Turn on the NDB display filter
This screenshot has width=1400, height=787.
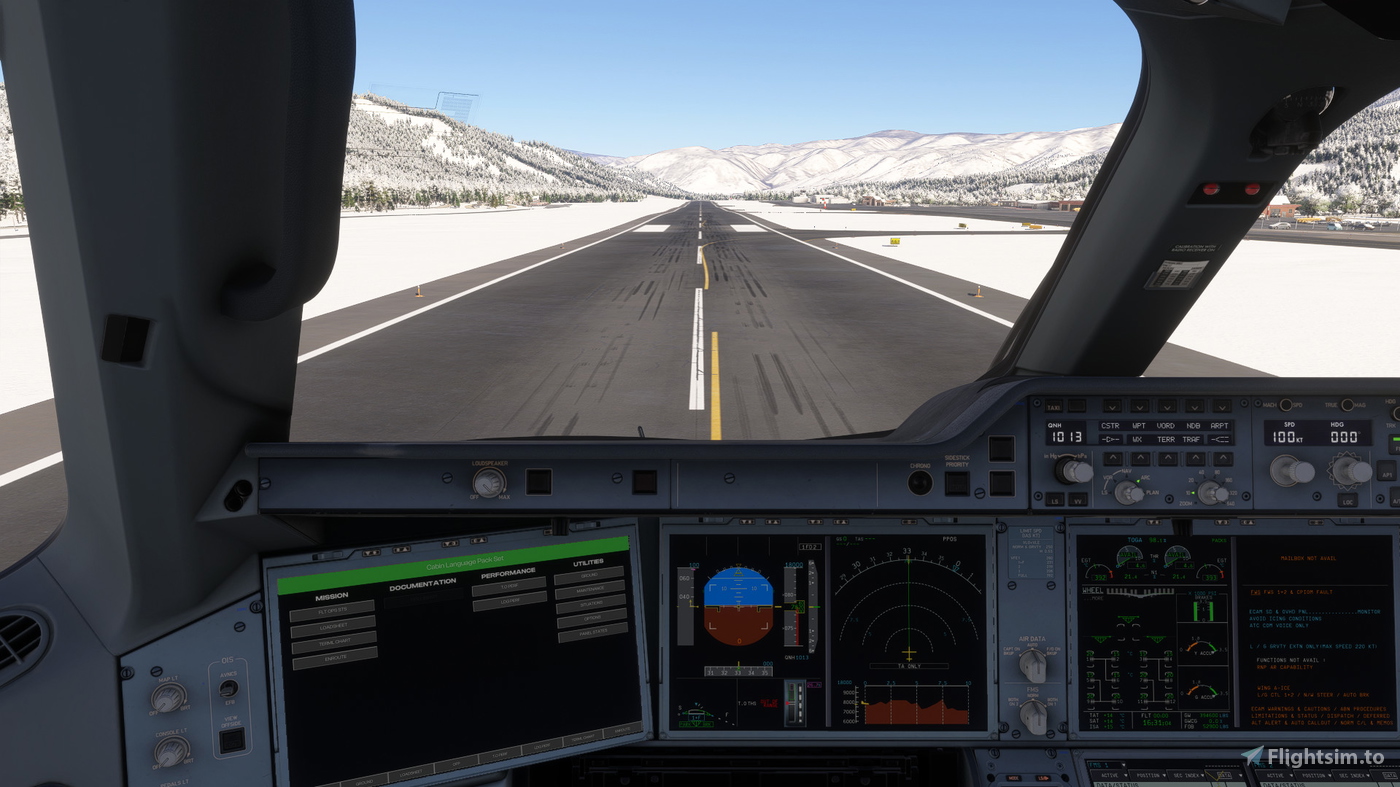tap(1193, 406)
